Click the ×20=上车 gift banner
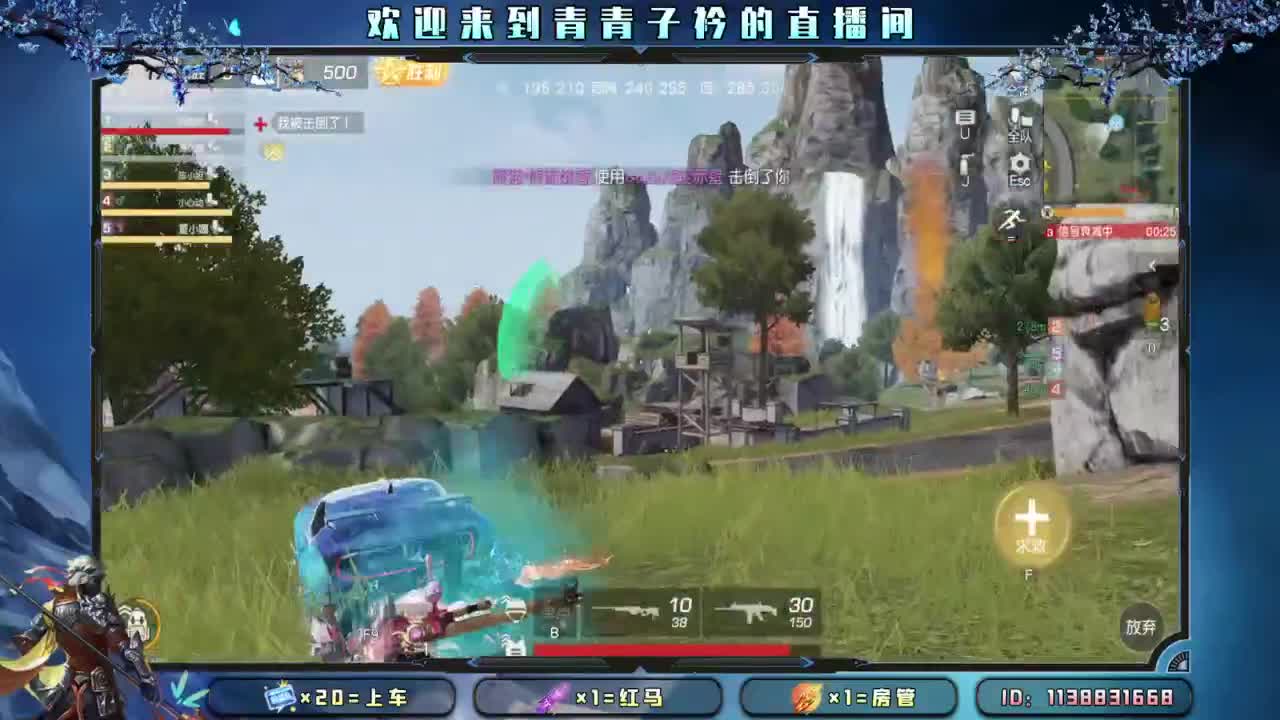Viewport: 1280px width, 720px height. click(x=330, y=700)
